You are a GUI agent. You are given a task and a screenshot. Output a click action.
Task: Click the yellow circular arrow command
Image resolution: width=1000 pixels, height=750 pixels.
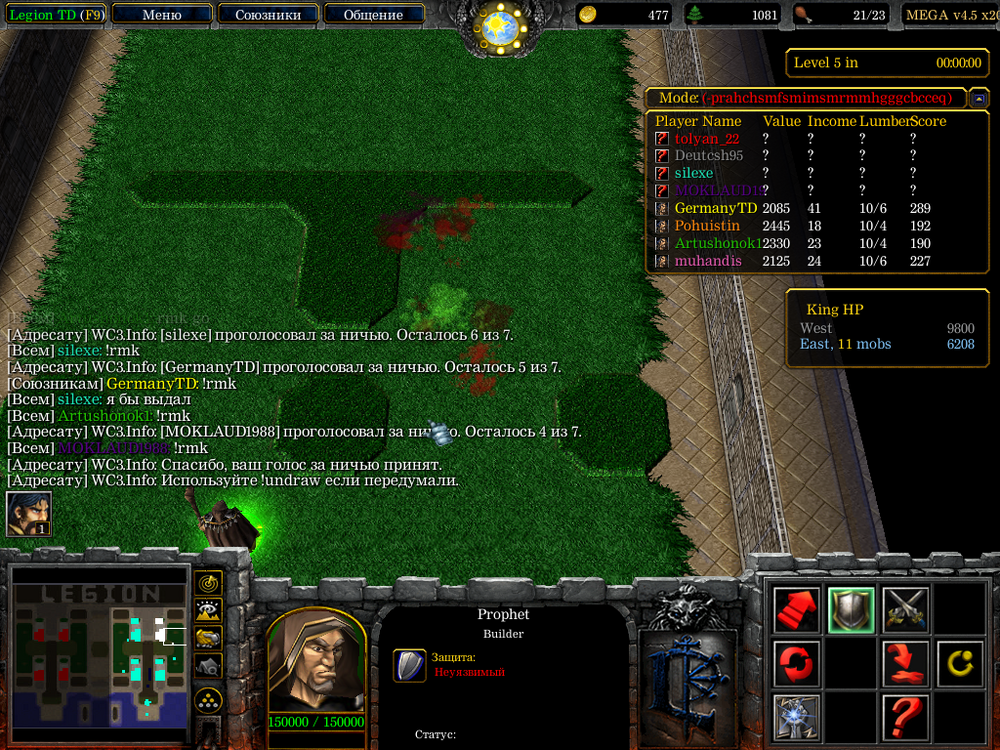[x=959, y=663]
